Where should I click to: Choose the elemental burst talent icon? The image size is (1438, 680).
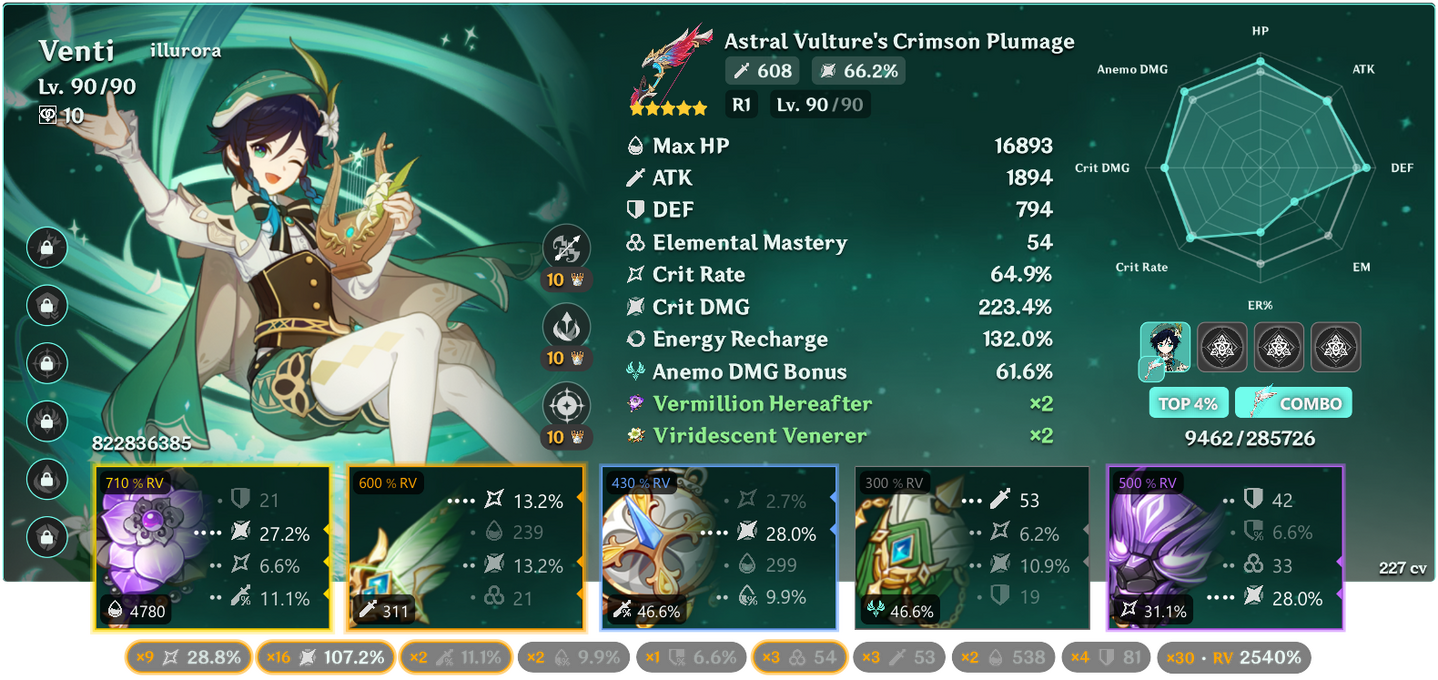coord(566,405)
